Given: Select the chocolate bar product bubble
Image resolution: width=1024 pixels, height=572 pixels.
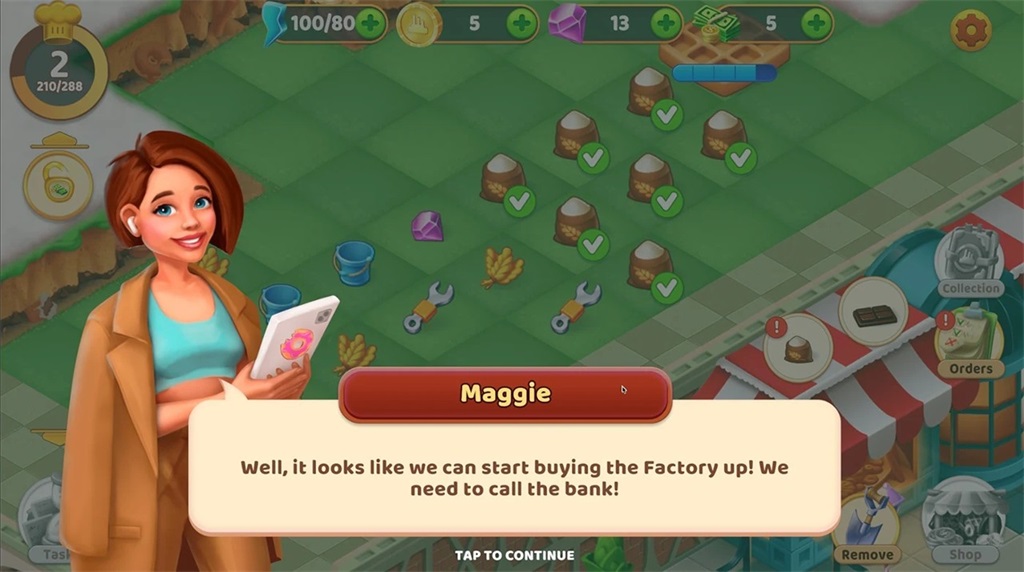Looking at the screenshot, I should [873, 314].
